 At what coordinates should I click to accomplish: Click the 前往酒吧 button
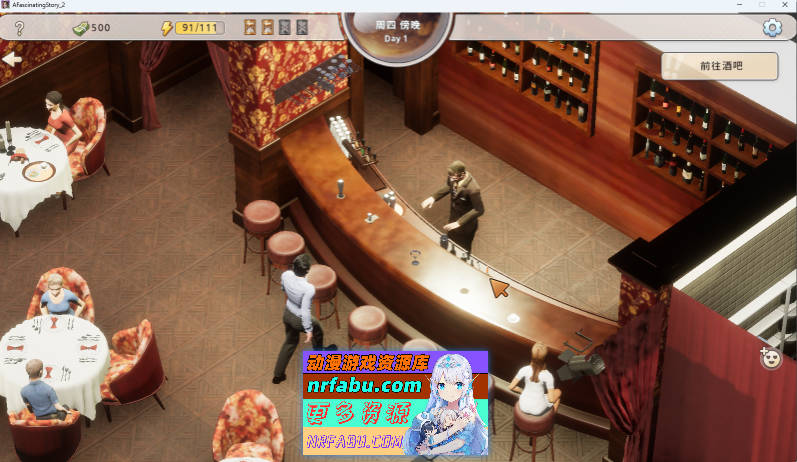(x=719, y=66)
